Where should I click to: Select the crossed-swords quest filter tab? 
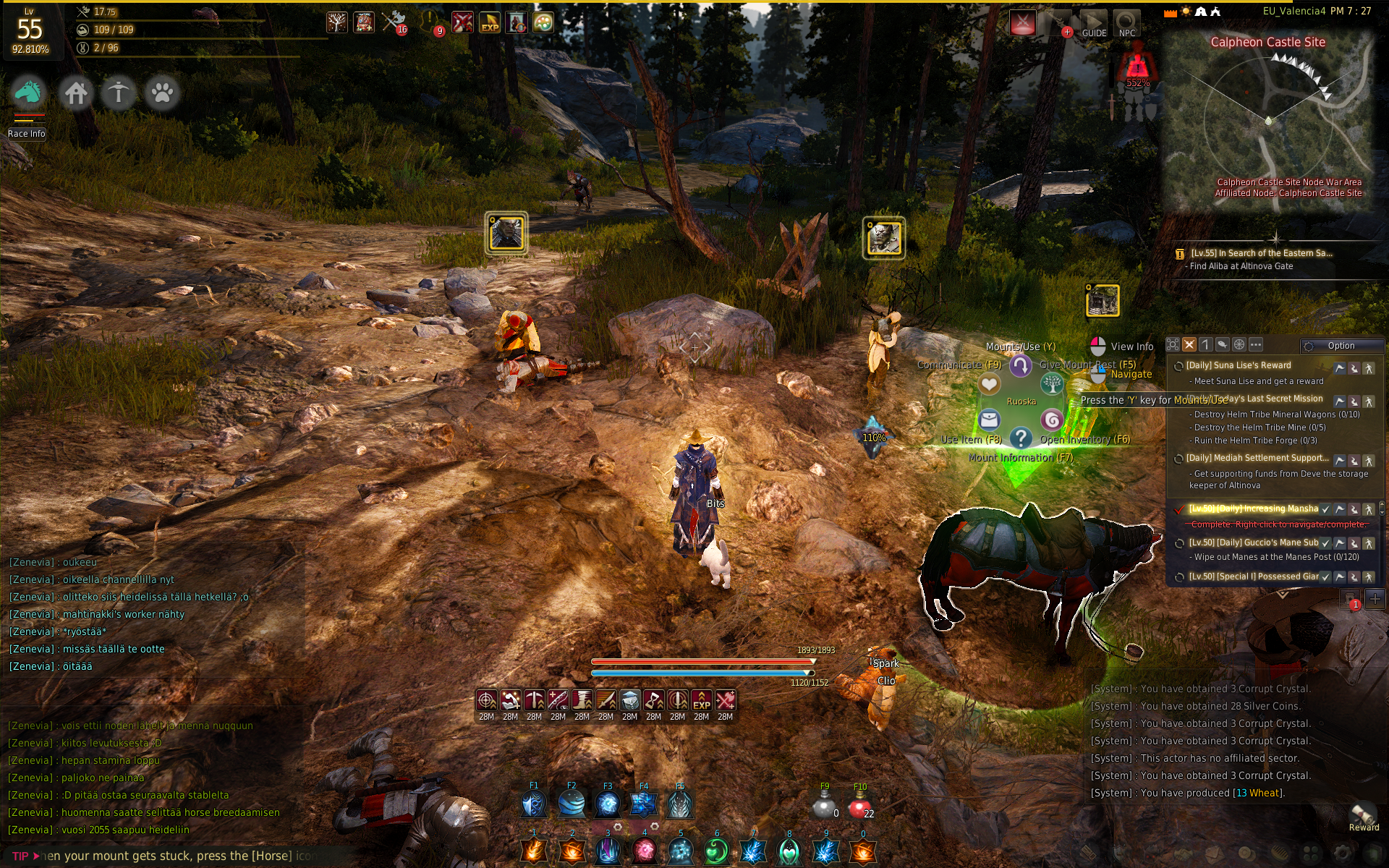click(x=1189, y=345)
